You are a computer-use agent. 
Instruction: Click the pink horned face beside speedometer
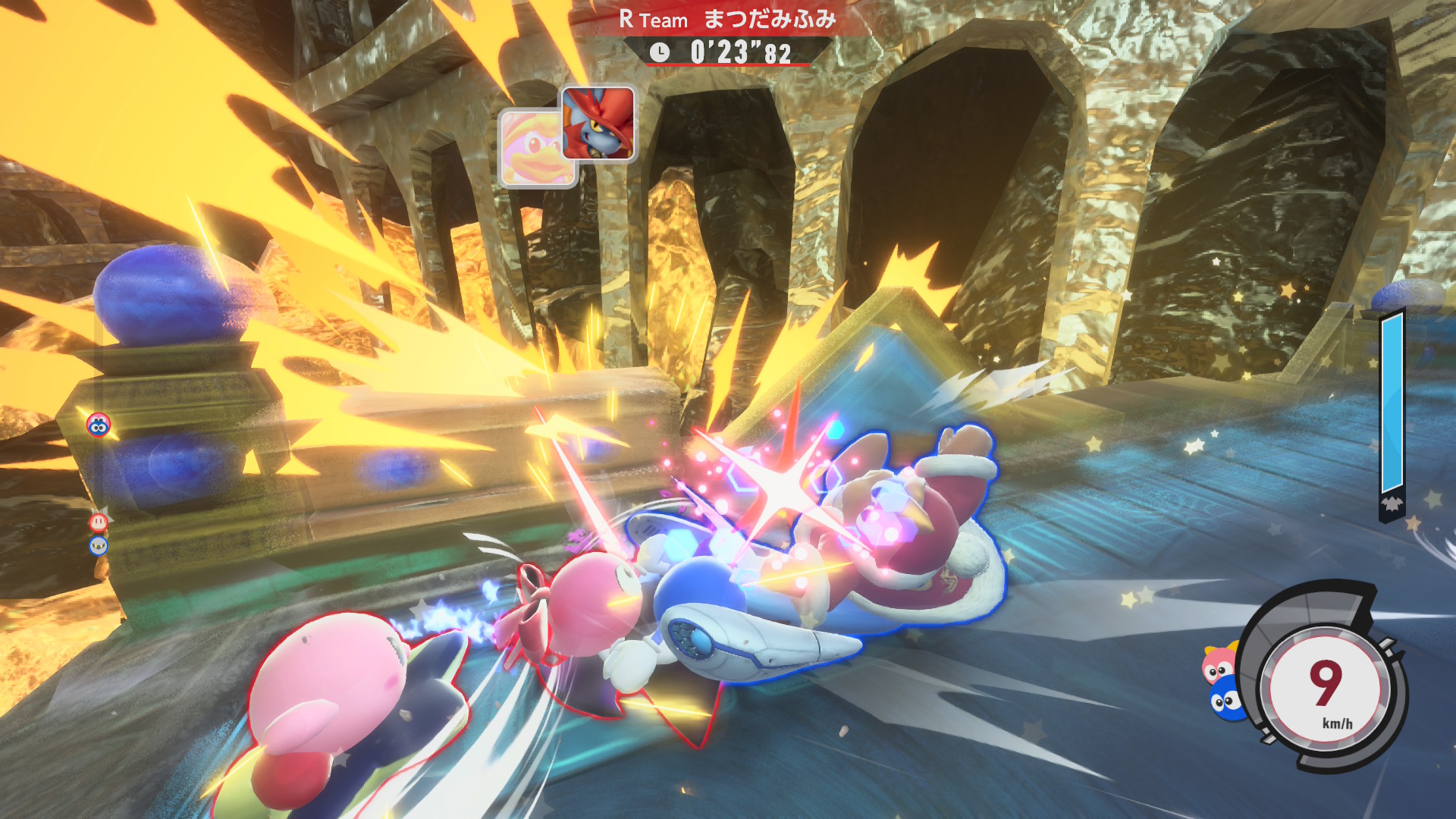pos(1219,664)
